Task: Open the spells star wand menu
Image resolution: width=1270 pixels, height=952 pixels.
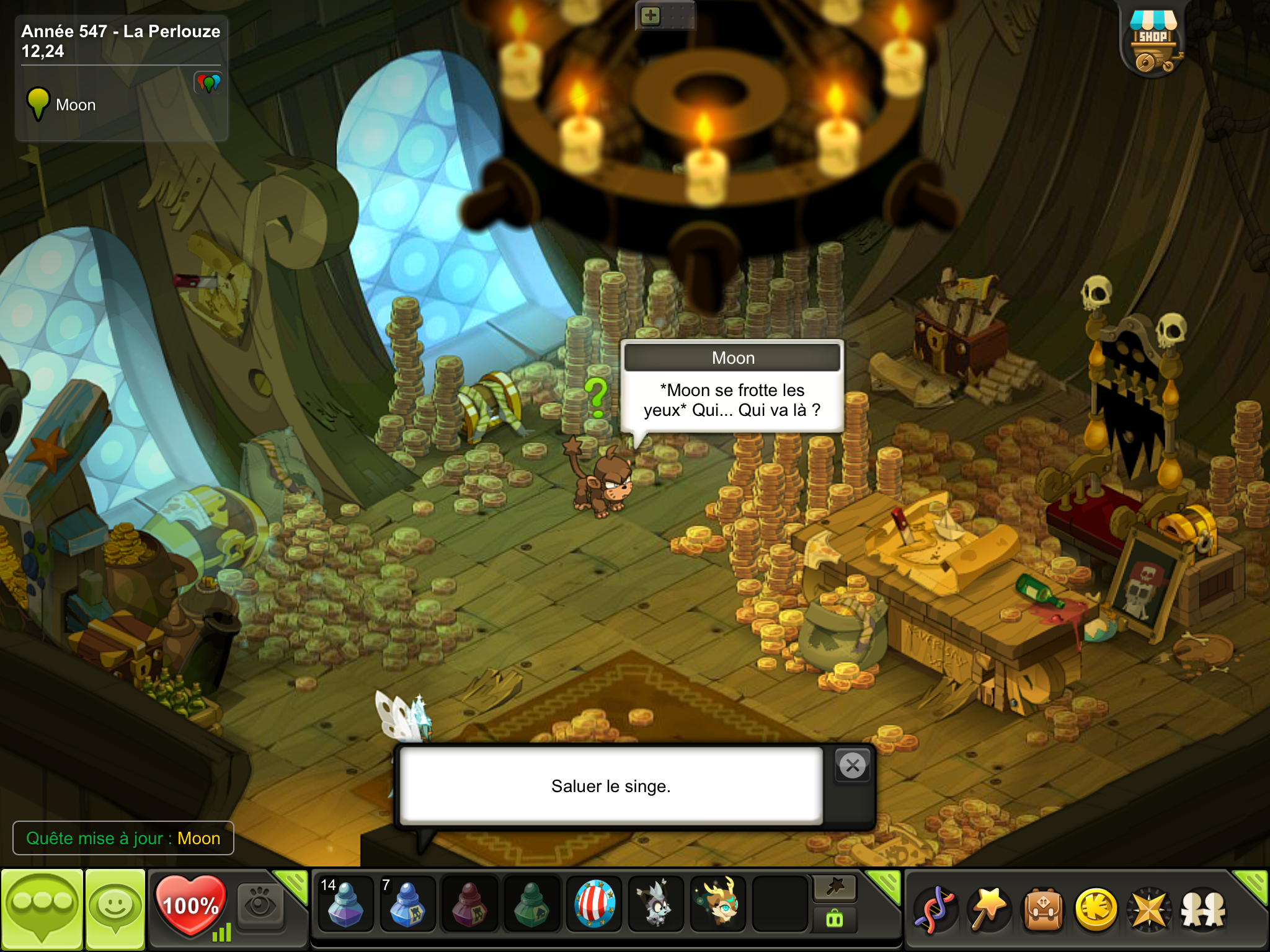Action: pyautogui.click(x=989, y=910)
